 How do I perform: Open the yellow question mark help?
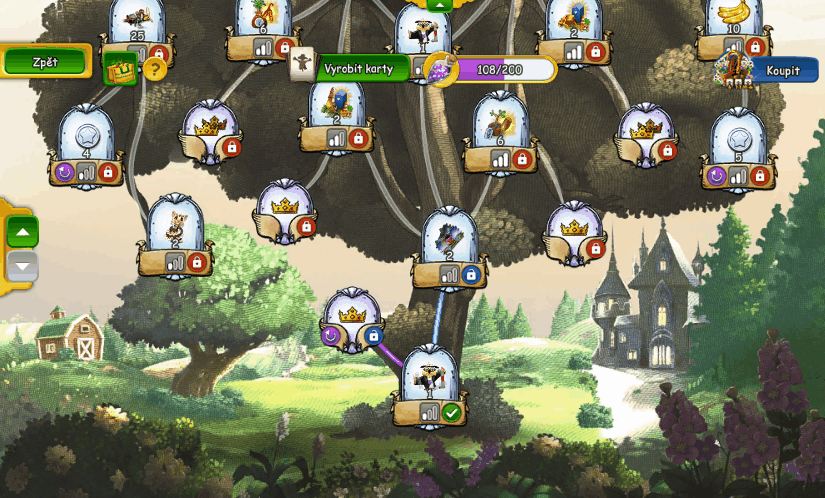pyautogui.click(x=154, y=69)
